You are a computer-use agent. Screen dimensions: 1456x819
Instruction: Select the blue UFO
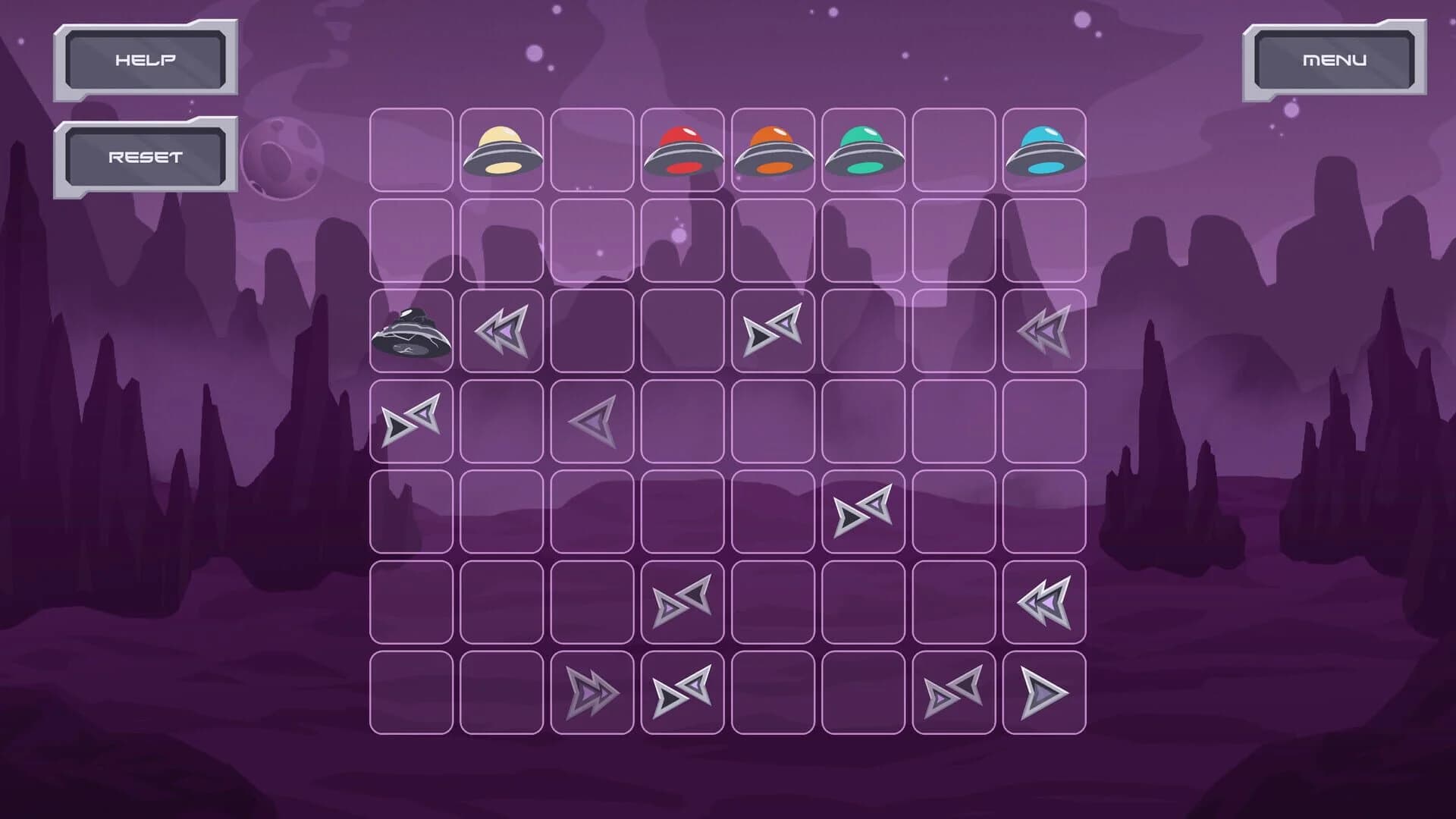tap(1049, 149)
